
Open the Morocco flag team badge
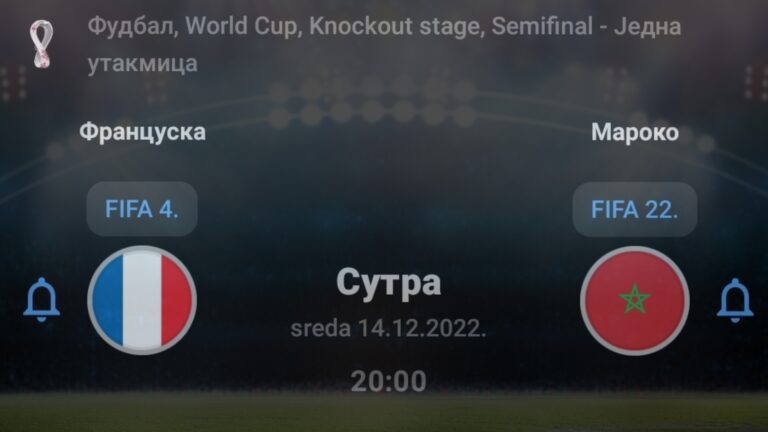[x=635, y=300]
